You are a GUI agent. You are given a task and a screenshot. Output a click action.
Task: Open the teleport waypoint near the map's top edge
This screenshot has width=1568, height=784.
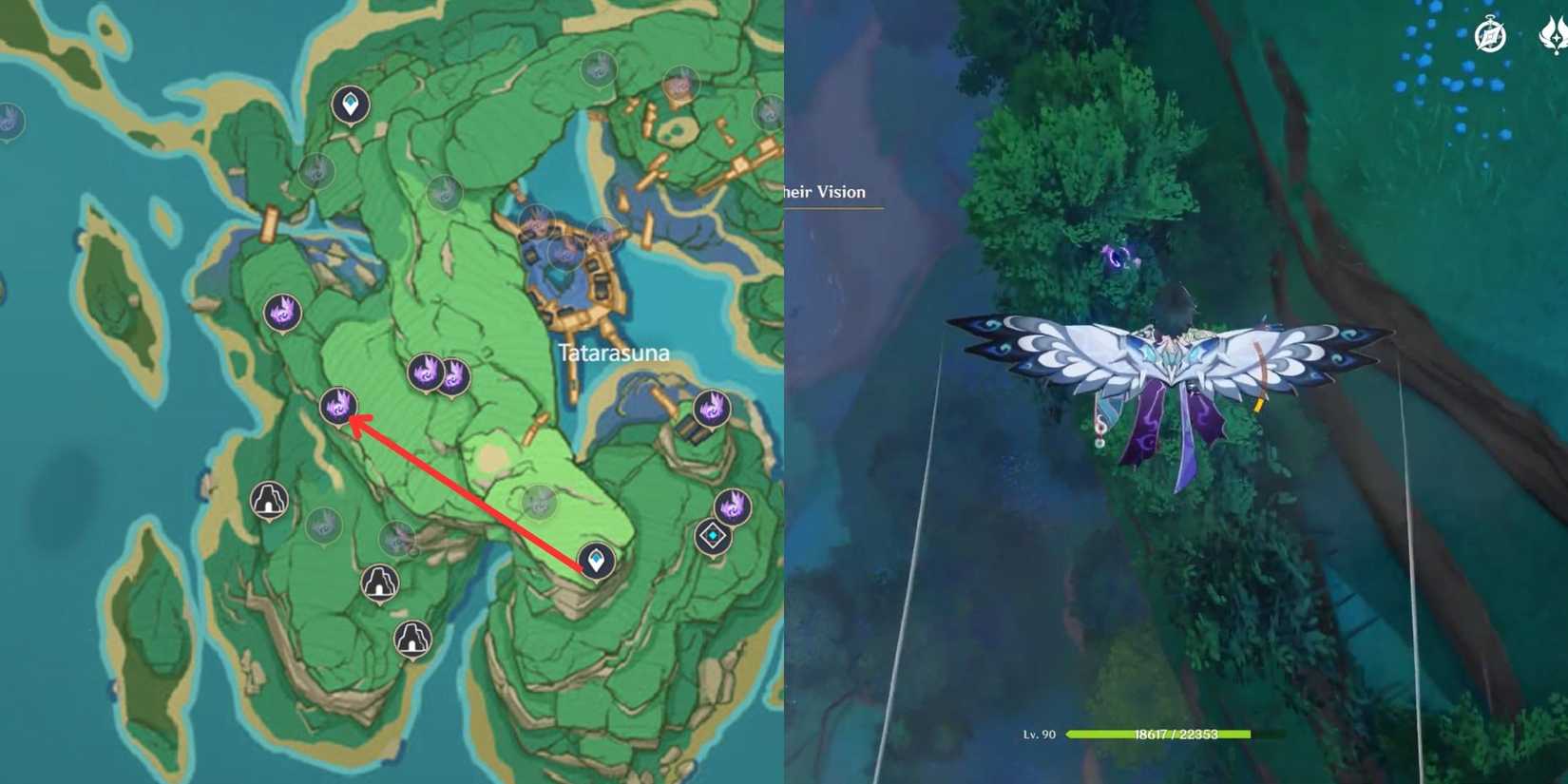[350, 105]
